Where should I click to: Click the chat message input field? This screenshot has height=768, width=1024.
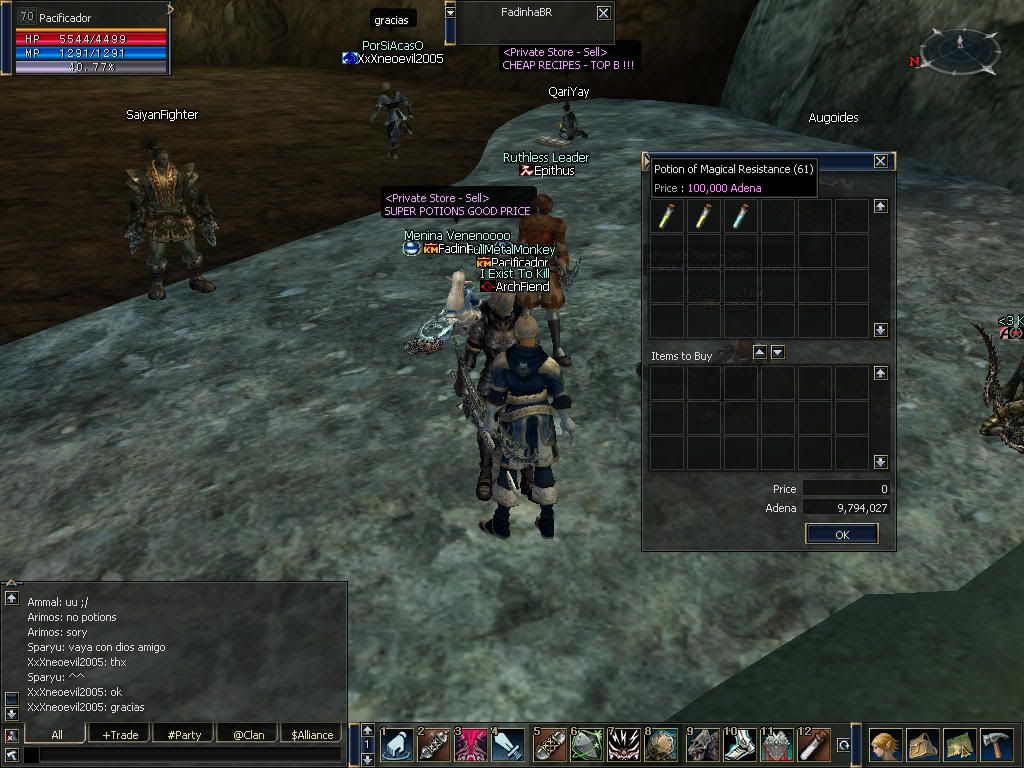(x=185, y=755)
